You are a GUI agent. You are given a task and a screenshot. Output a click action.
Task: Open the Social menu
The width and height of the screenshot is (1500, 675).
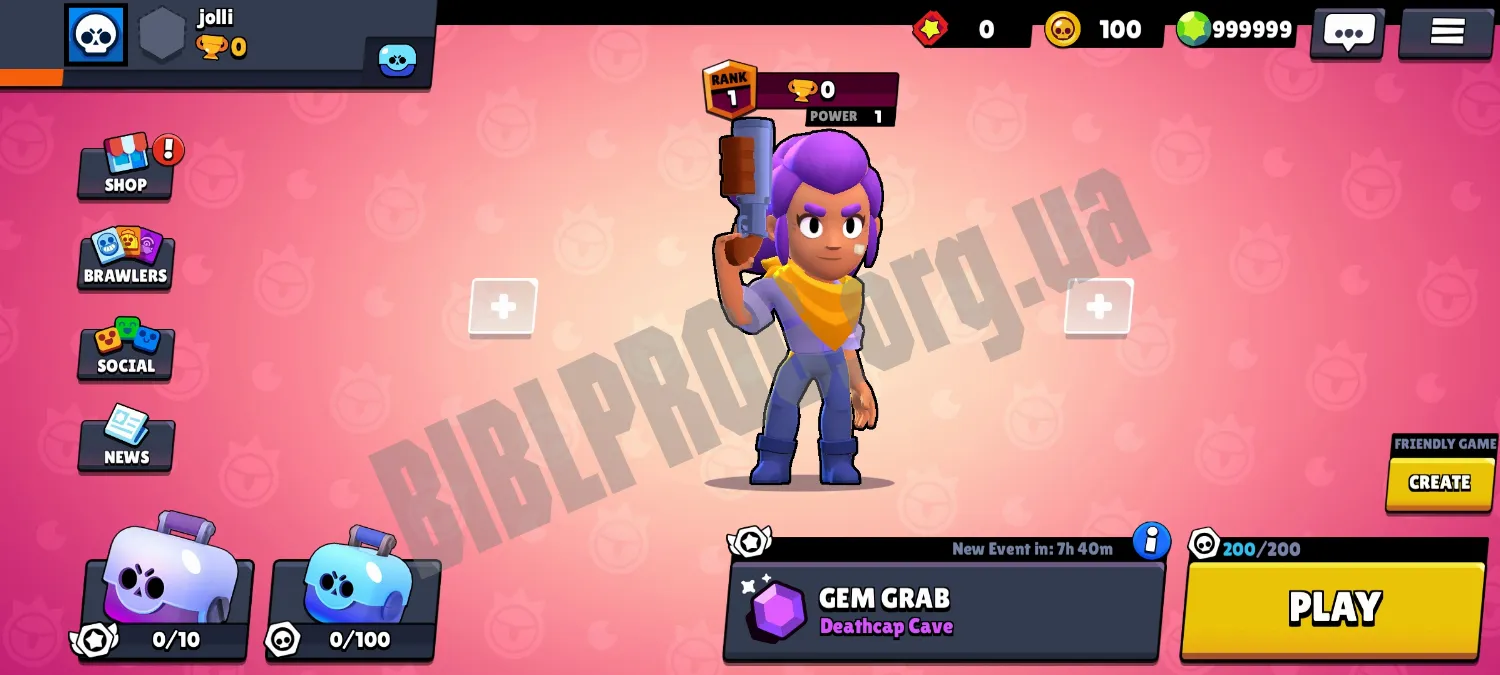pos(126,348)
